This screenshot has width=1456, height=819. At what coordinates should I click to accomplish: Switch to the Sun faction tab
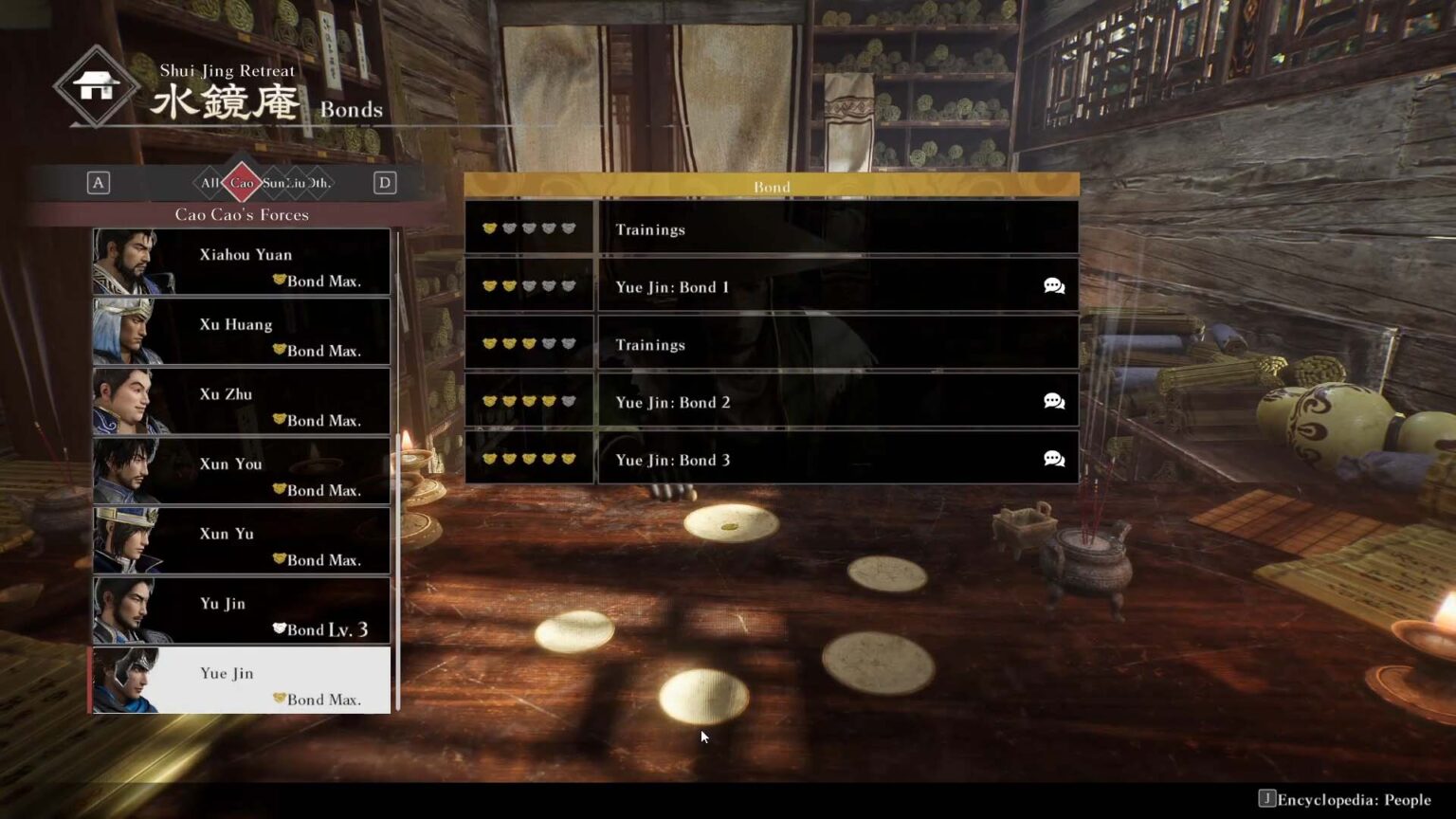(x=272, y=182)
